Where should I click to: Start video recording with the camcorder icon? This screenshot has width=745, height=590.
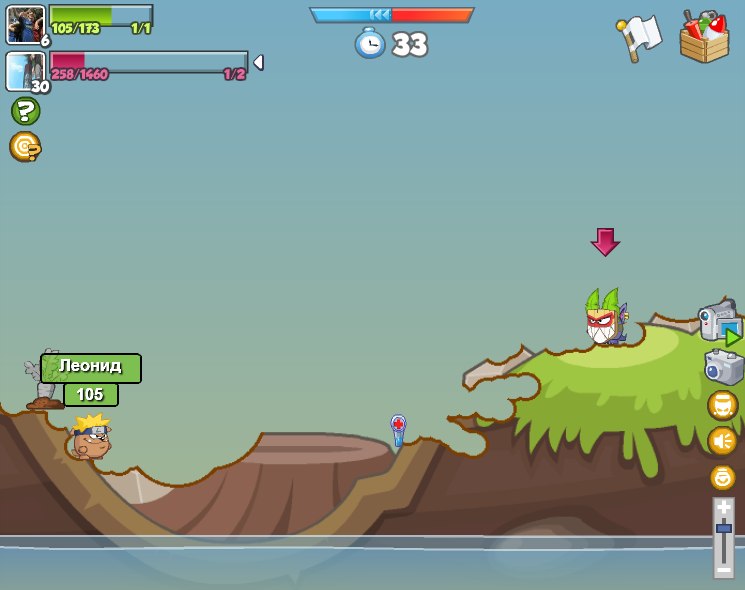tap(719, 322)
